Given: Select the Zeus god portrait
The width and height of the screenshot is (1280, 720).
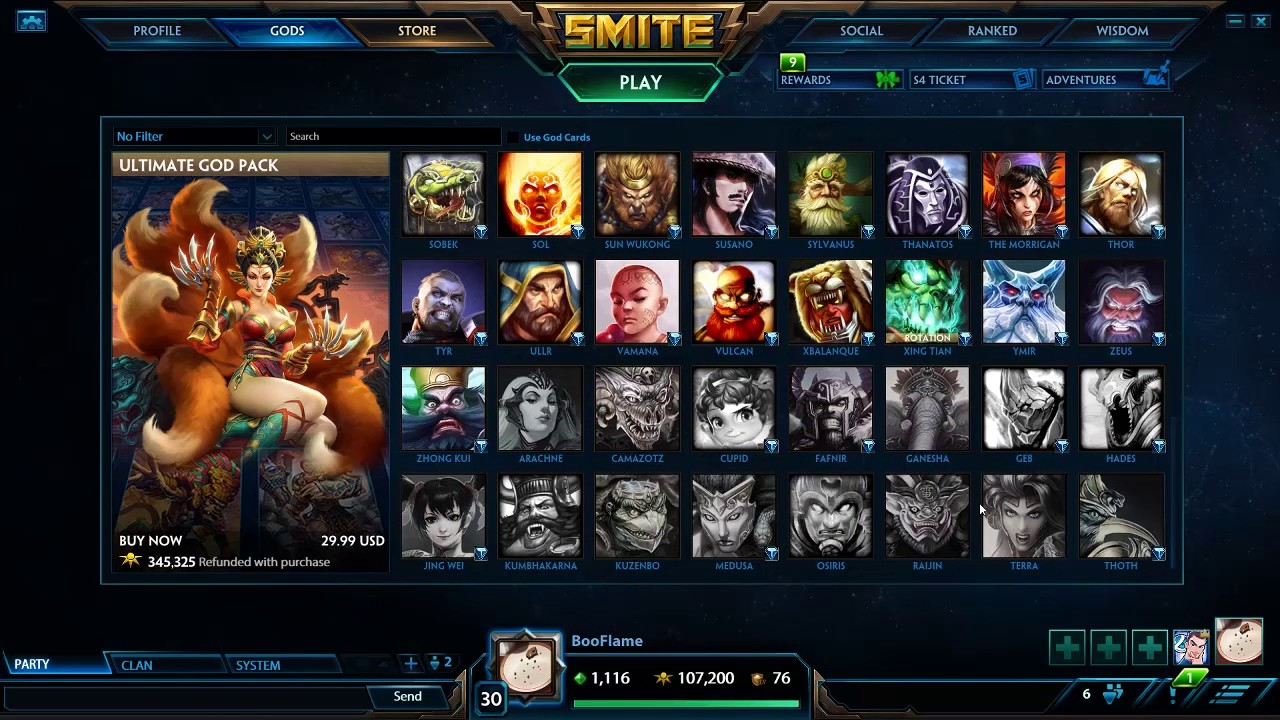Looking at the screenshot, I should coord(1120,300).
